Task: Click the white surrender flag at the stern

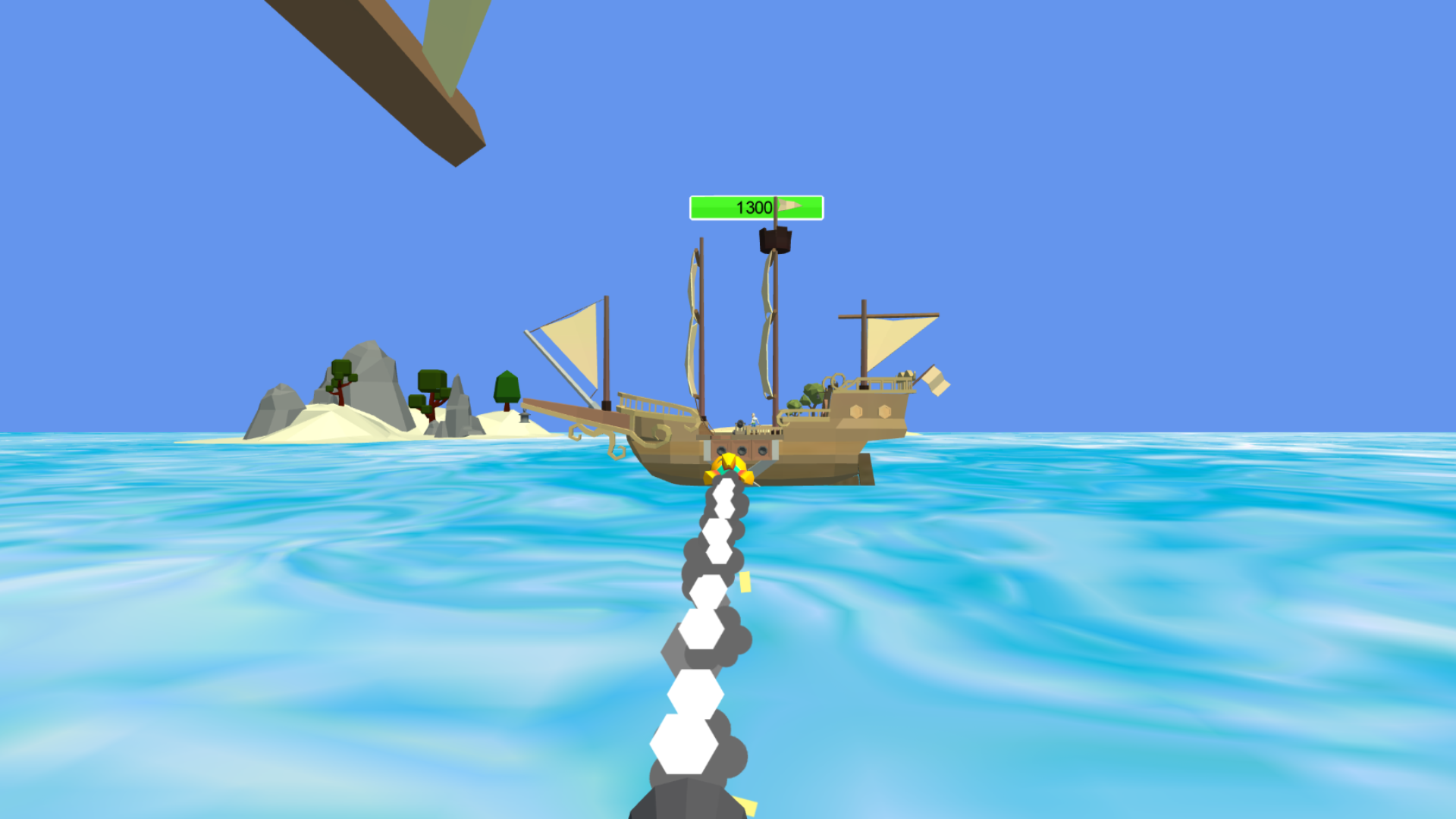Action: (x=934, y=382)
